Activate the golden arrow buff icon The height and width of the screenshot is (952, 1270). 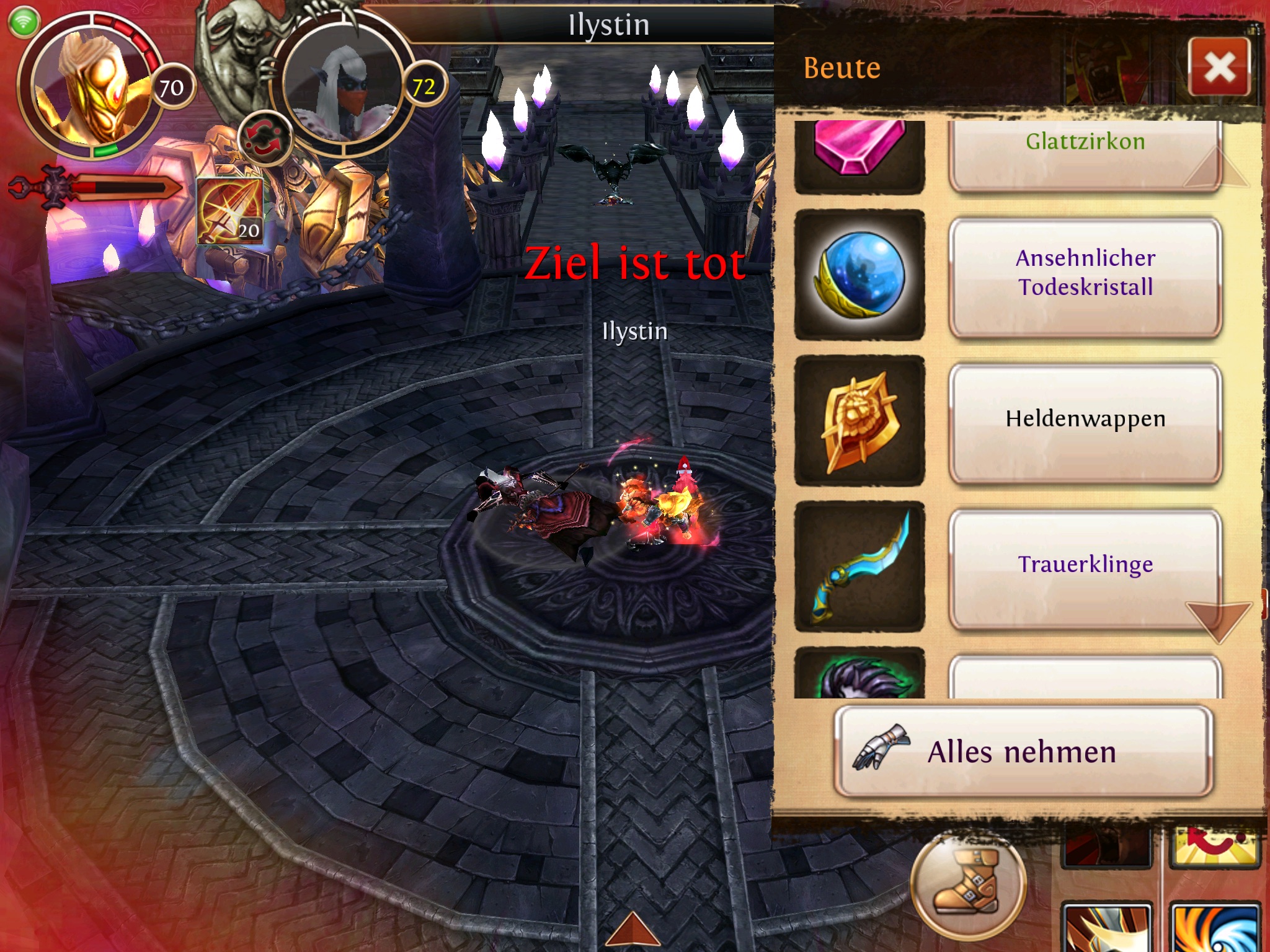coord(230,211)
